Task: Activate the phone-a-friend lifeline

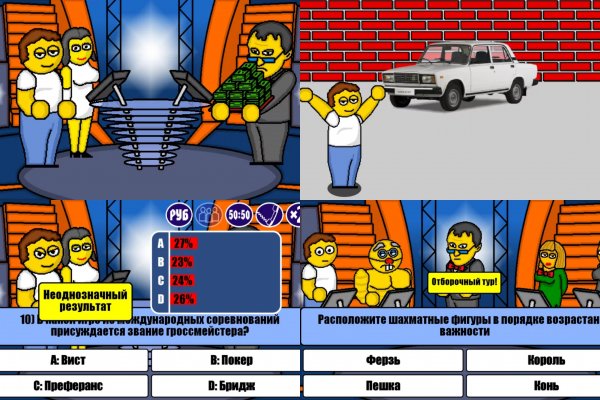Action: [267, 214]
